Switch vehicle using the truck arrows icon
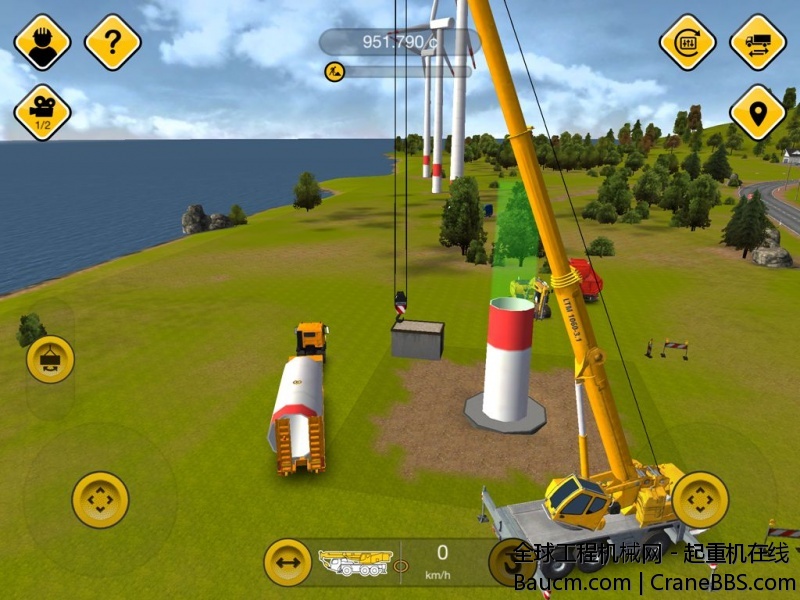The width and height of the screenshot is (800, 600). pyautogui.click(x=758, y=42)
